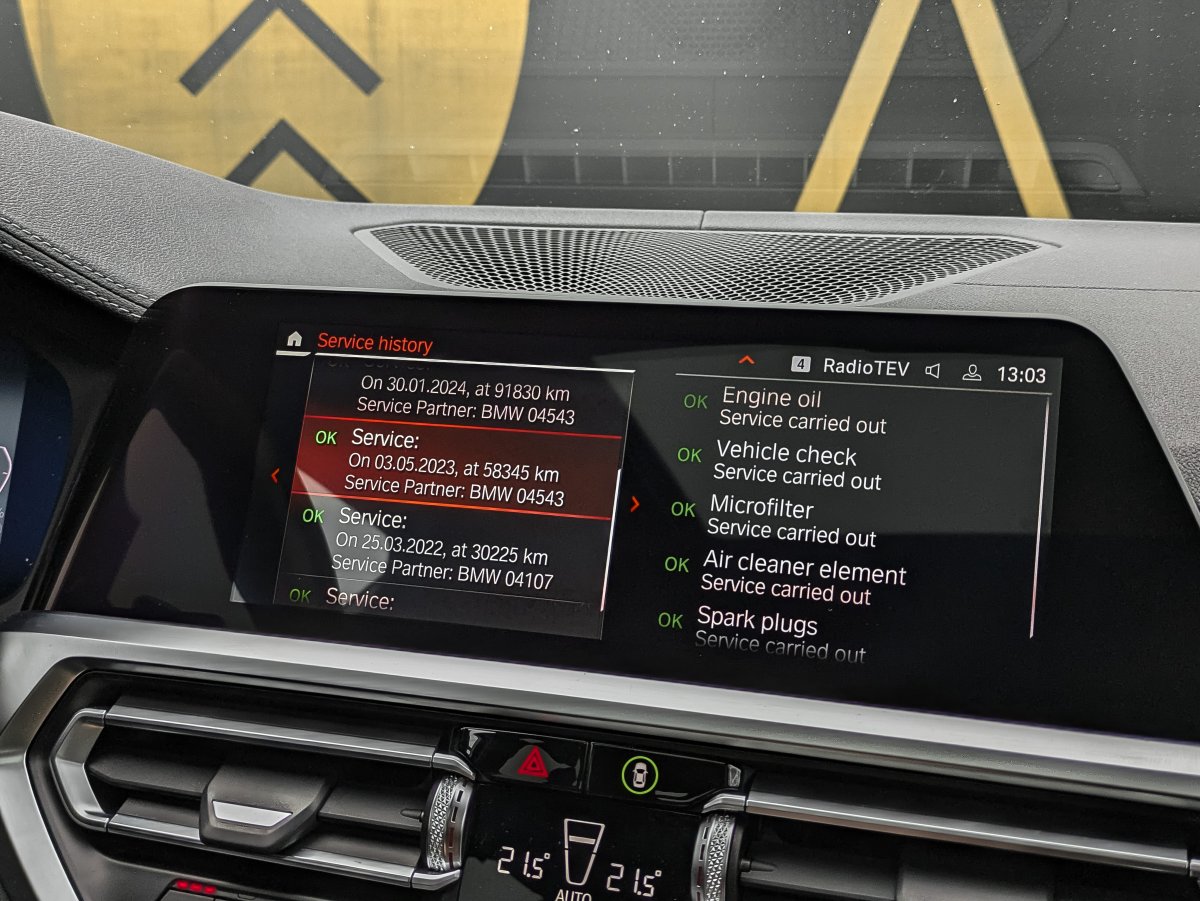Toggle the speaker sound icon
The width and height of the screenshot is (1200, 901).
[932, 371]
